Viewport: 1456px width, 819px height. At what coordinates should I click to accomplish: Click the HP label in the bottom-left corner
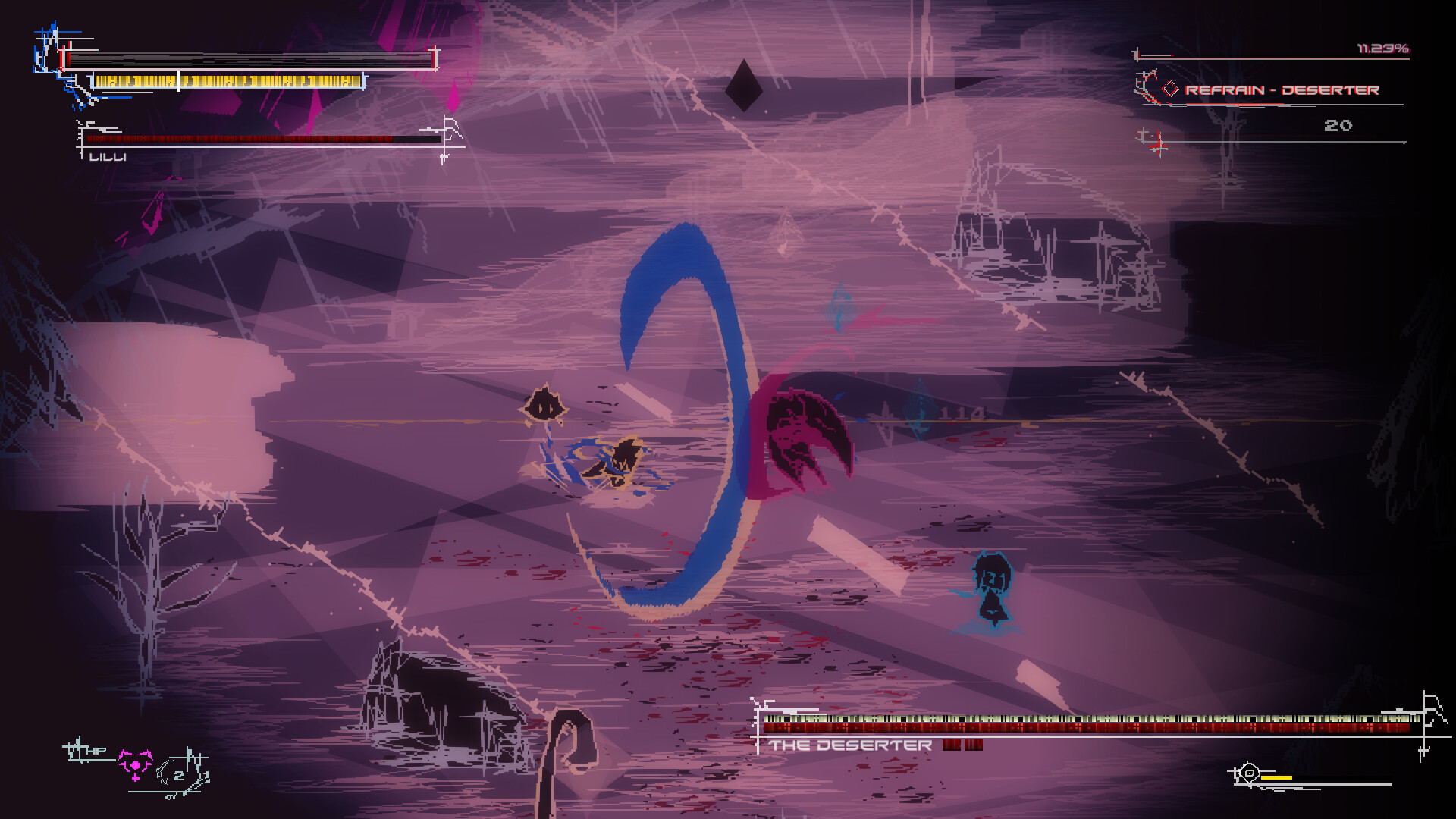pos(96,751)
